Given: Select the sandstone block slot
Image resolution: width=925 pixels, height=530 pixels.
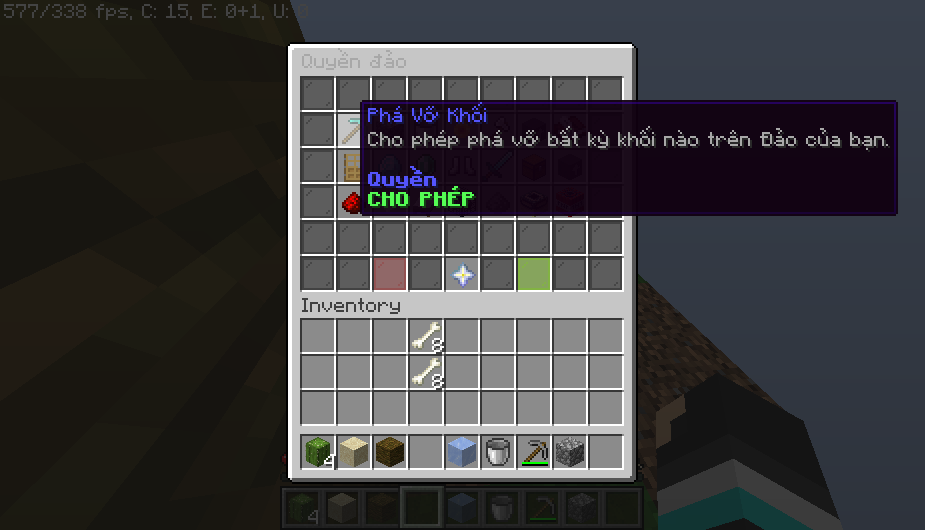Looking at the screenshot, I should [x=354, y=452].
